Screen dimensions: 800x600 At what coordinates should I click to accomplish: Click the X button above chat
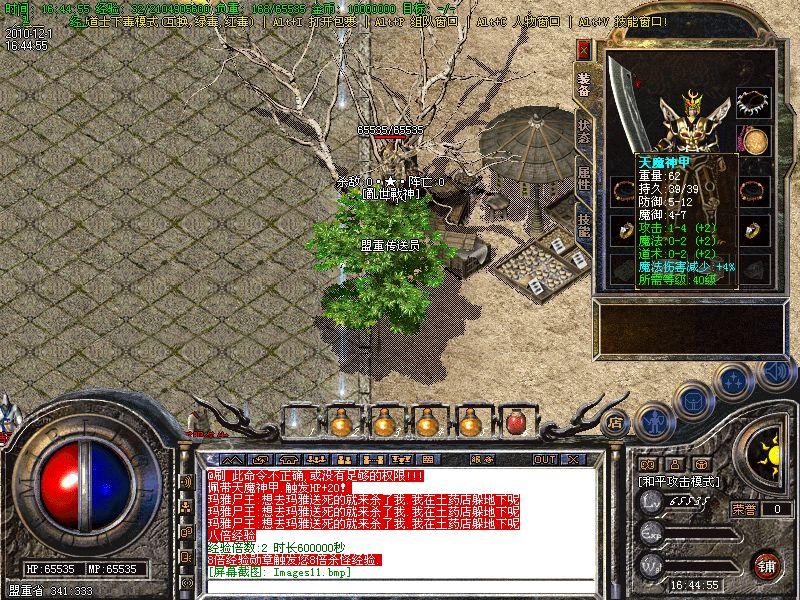[x=573, y=459]
